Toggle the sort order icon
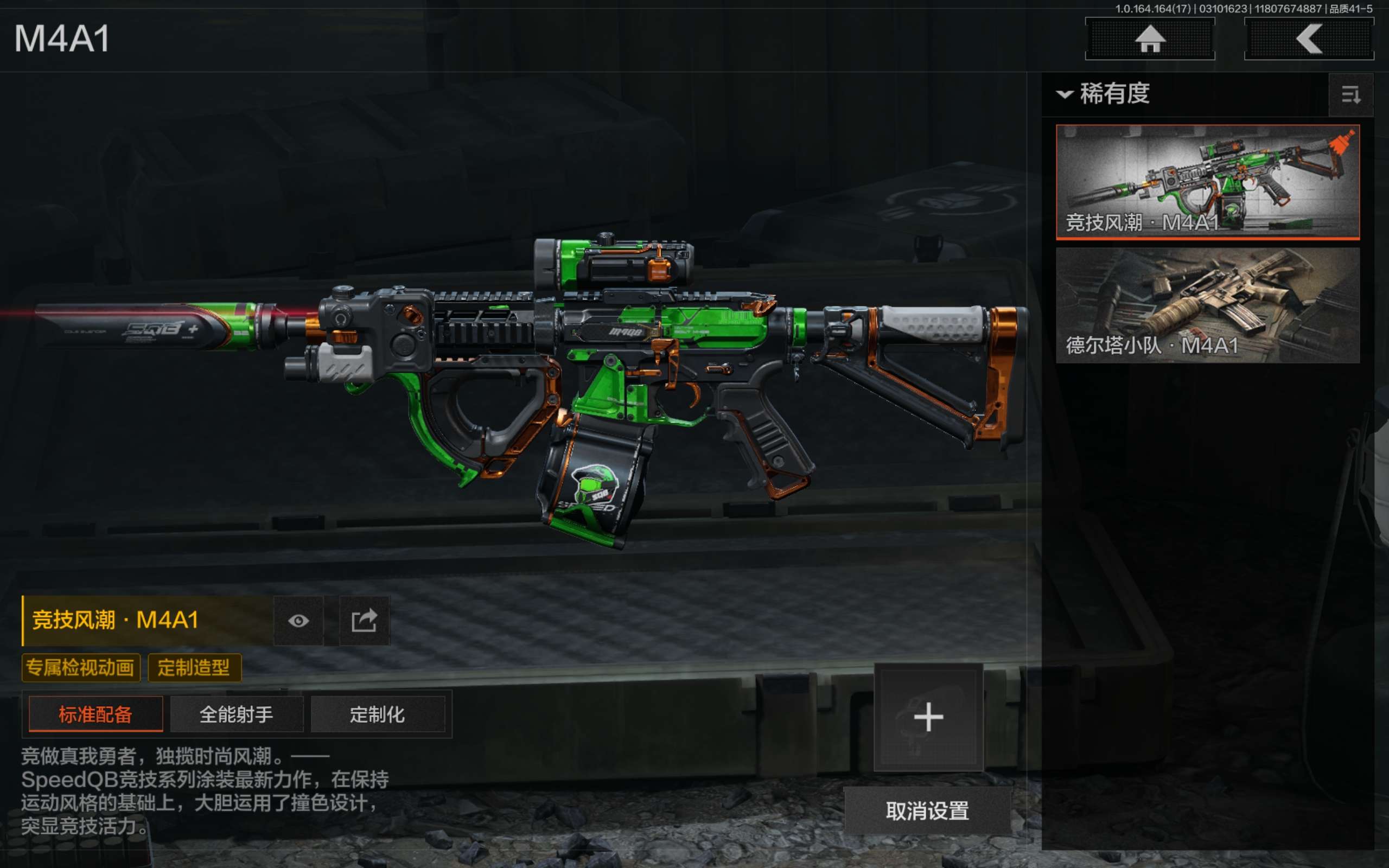Image resolution: width=1389 pixels, height=868 pixels. 1350,95
